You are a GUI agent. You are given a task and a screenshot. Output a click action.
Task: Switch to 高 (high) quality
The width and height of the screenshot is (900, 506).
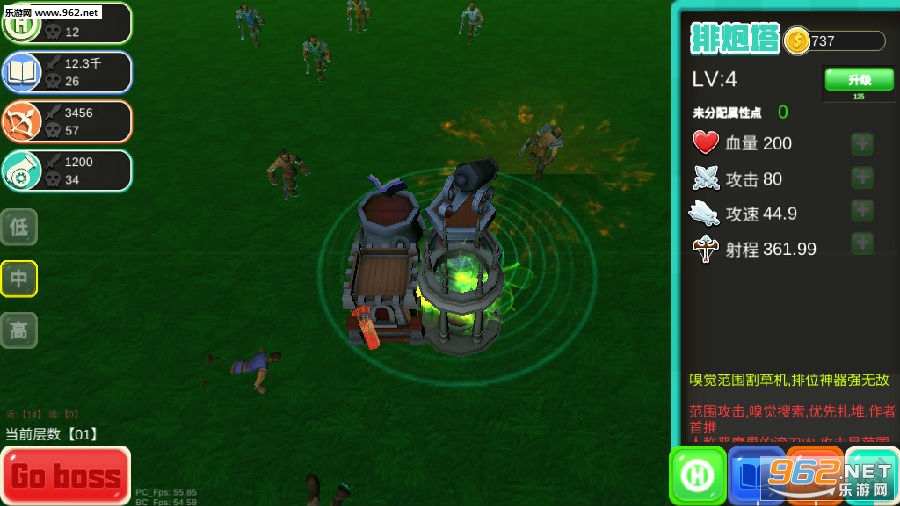tap(19, 330)
